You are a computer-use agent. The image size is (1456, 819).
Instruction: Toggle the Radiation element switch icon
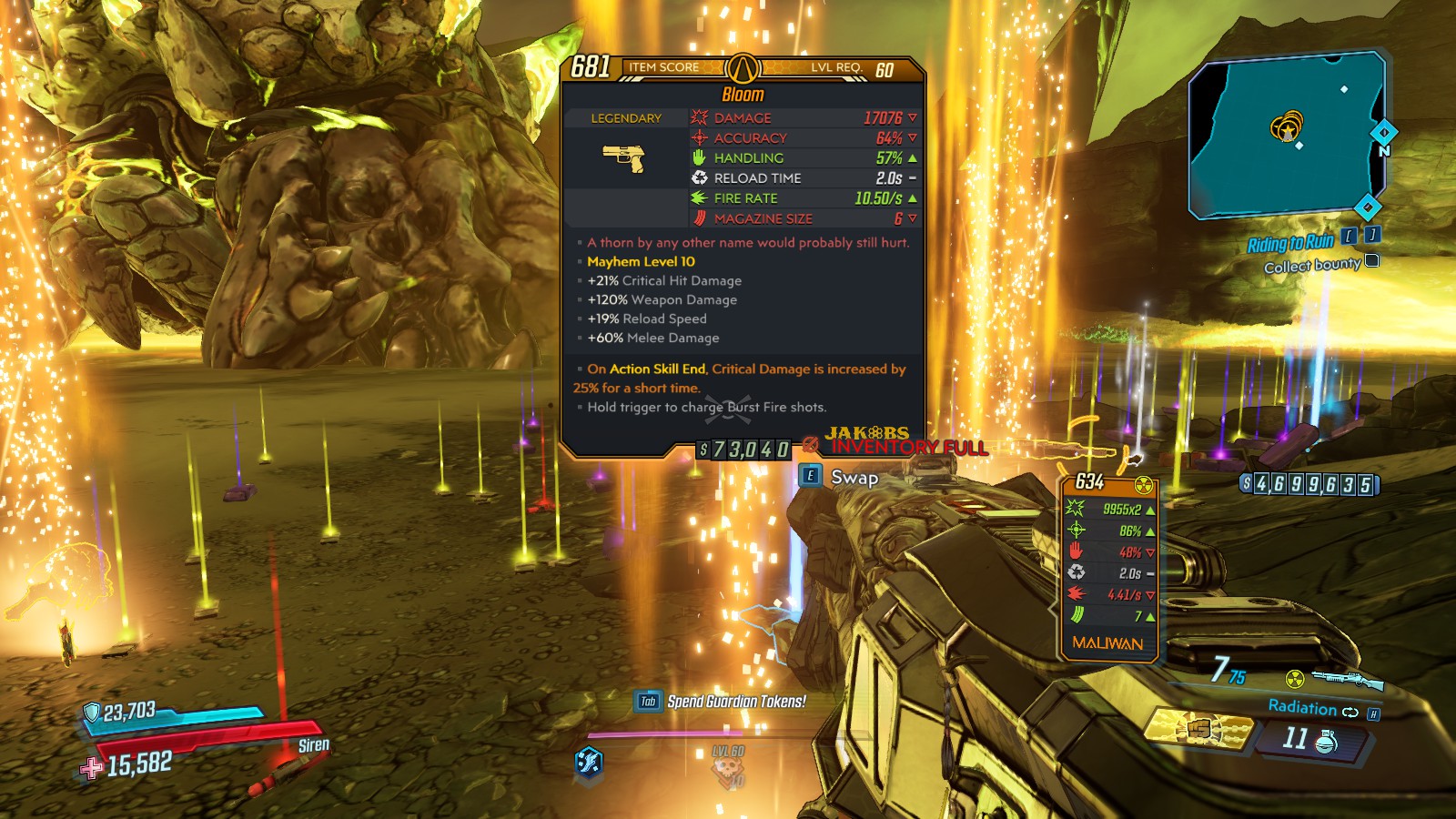pos(1350,712)
